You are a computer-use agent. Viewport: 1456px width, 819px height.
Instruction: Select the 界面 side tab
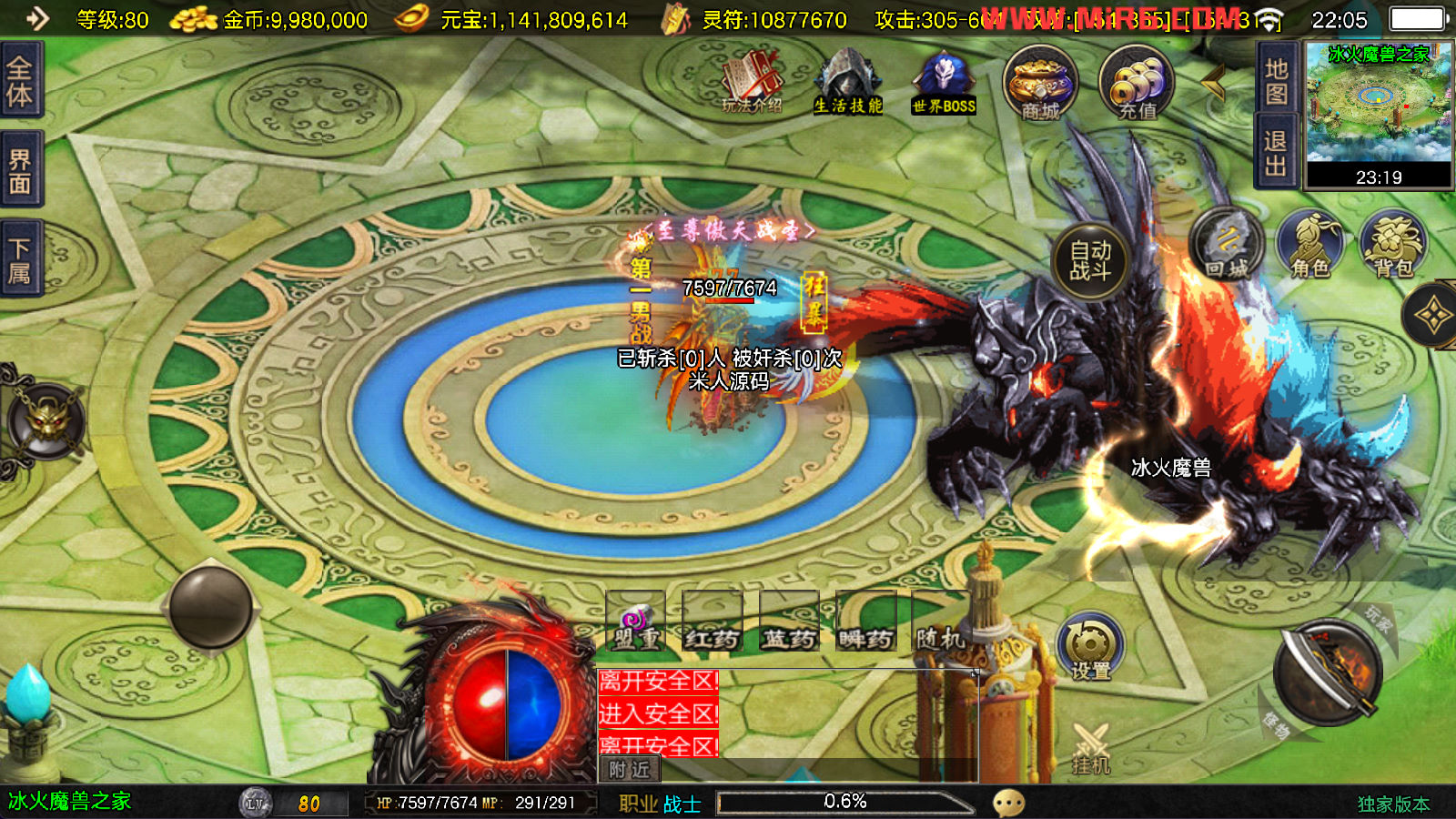(20, 171)
